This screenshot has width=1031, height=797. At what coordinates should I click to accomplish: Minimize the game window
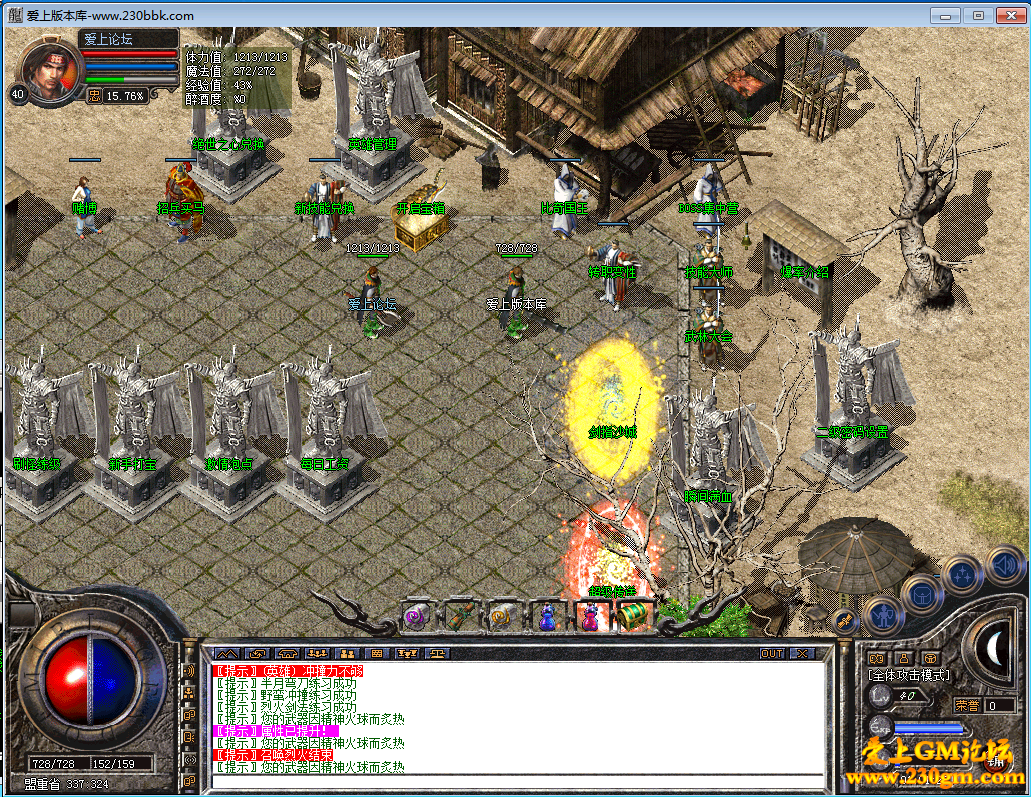pyautogui.click(x=944, y=15)
